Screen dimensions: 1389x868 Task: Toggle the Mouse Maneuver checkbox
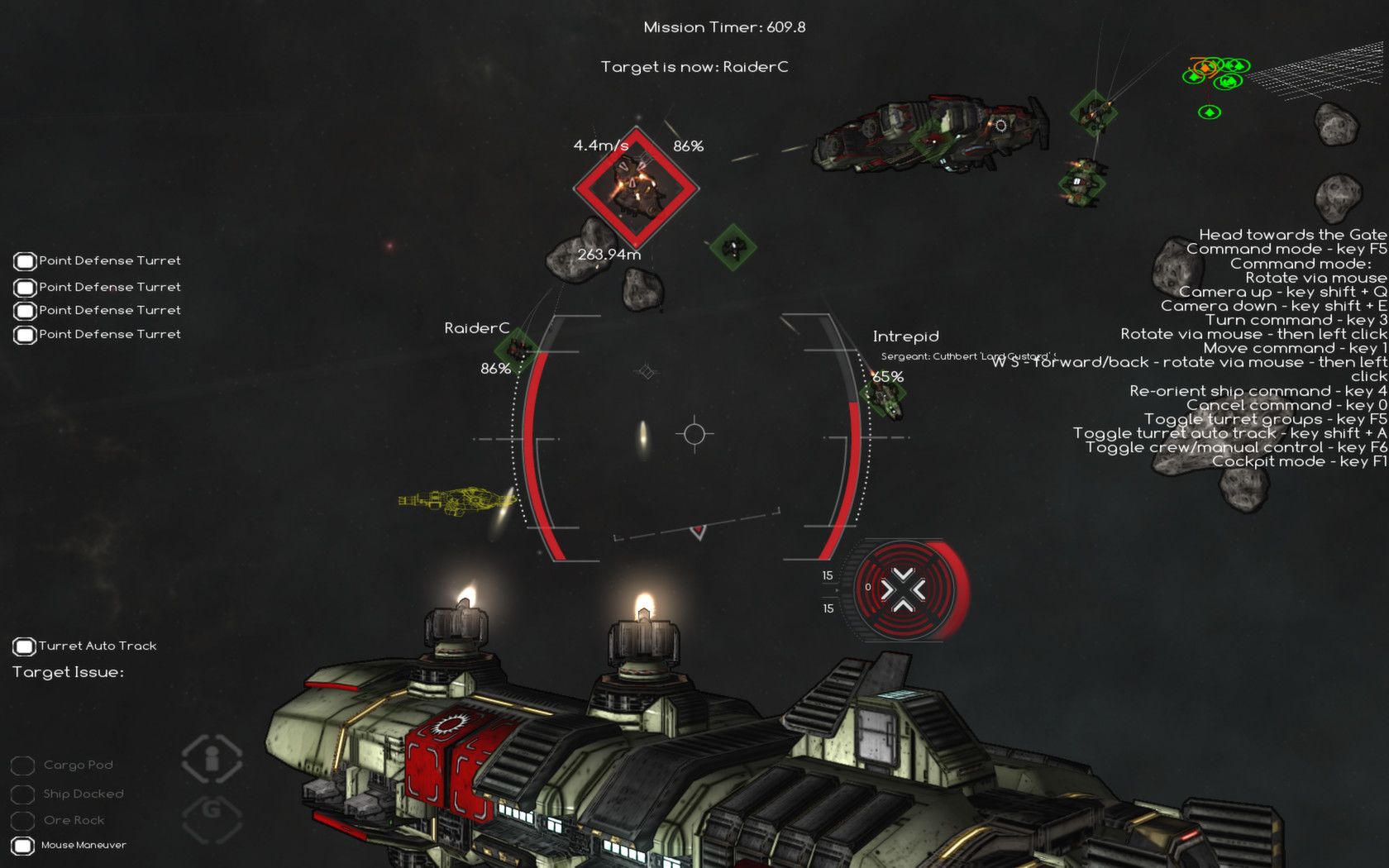23,845
